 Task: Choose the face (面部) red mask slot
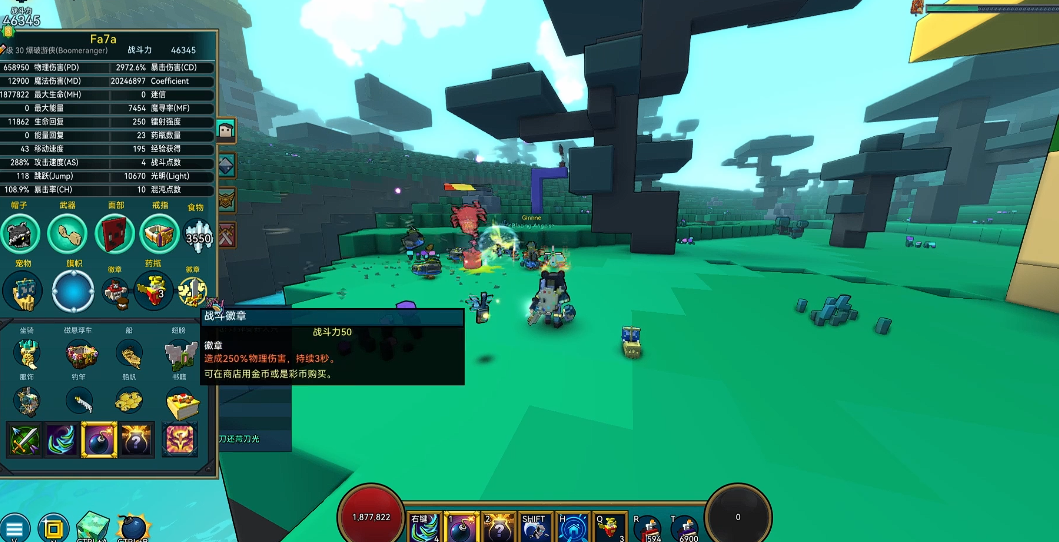(114, 234)
